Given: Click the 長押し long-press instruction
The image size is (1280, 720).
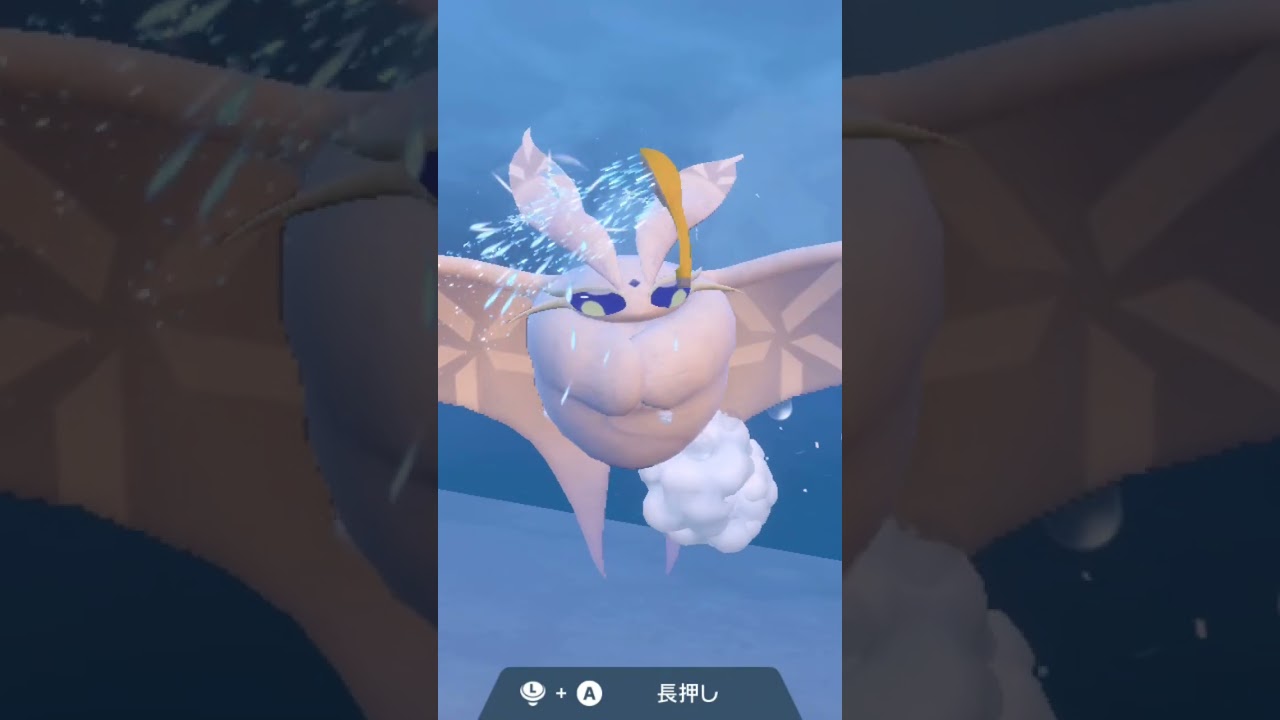Looking at the screenshot, I should click(x=687, y=694).
